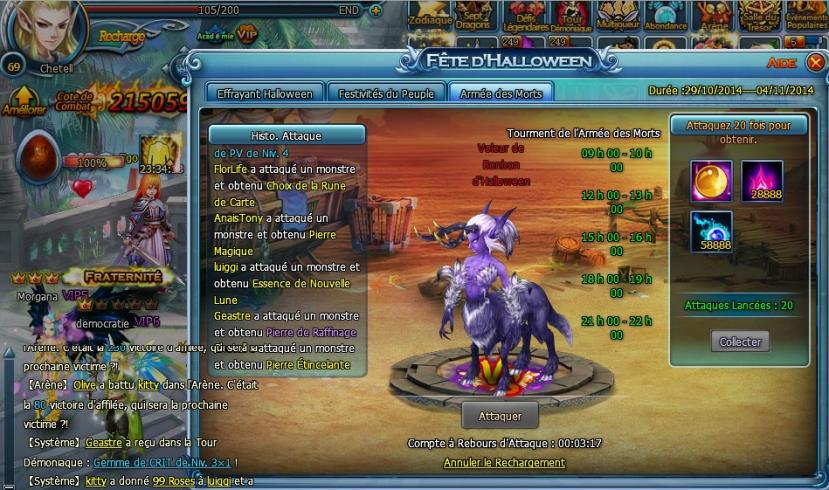Click Annuler le Rechargement link

[504, 463]
